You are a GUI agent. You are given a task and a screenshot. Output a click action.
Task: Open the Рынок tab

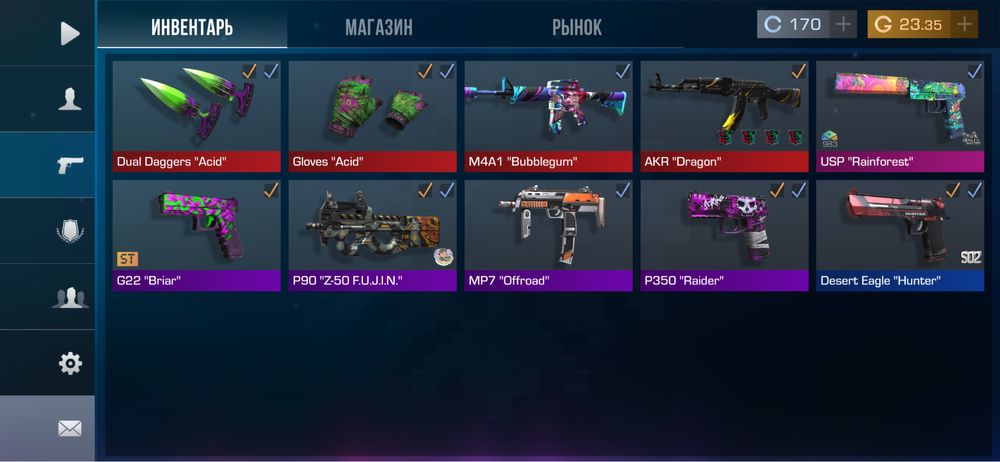[577, 27]
